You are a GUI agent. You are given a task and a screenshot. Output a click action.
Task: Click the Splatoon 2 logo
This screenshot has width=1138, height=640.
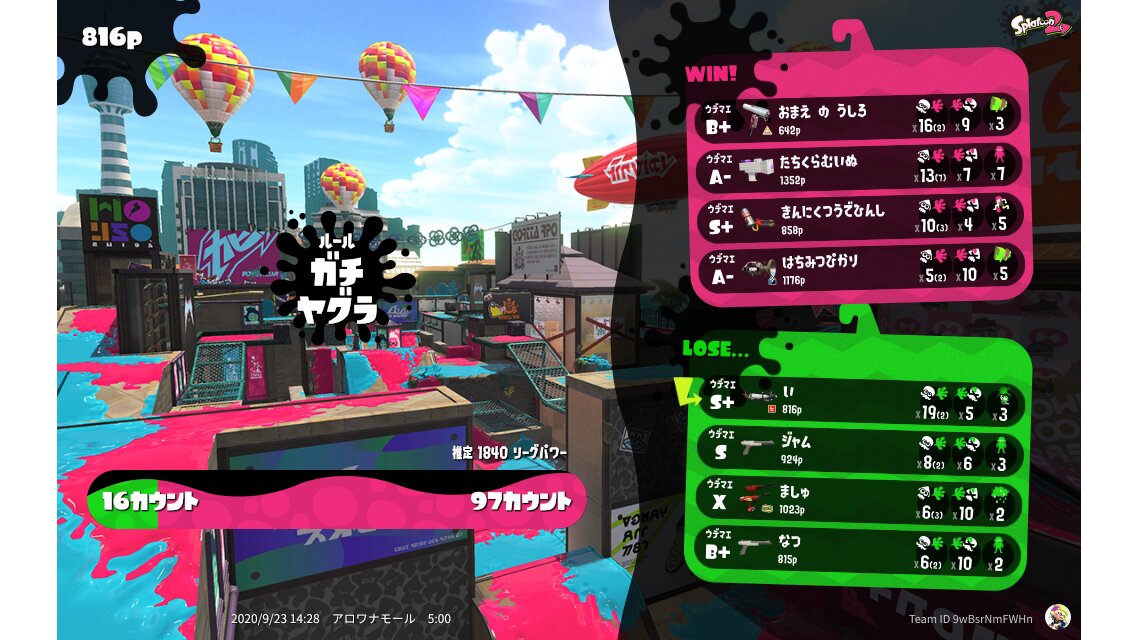[x=1042, y=24]
